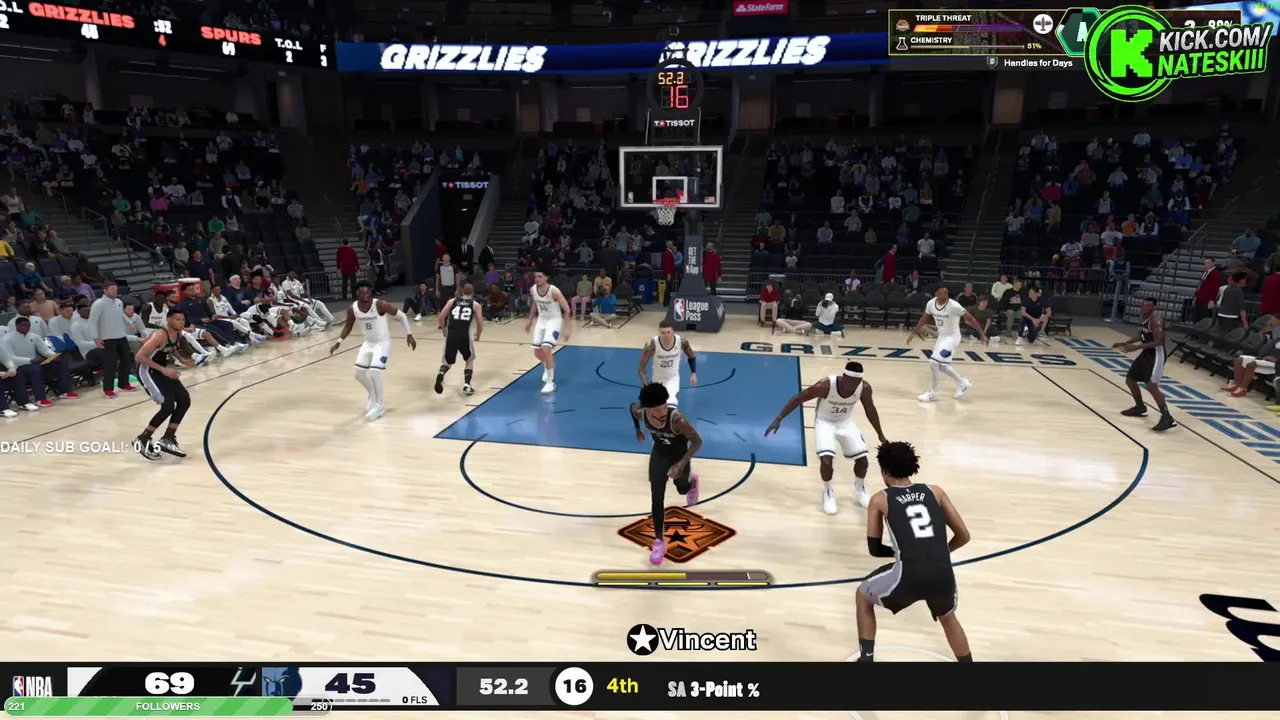Select the Handles for Days badge icon
This screenshot has height=720, width=1280.
992,62
